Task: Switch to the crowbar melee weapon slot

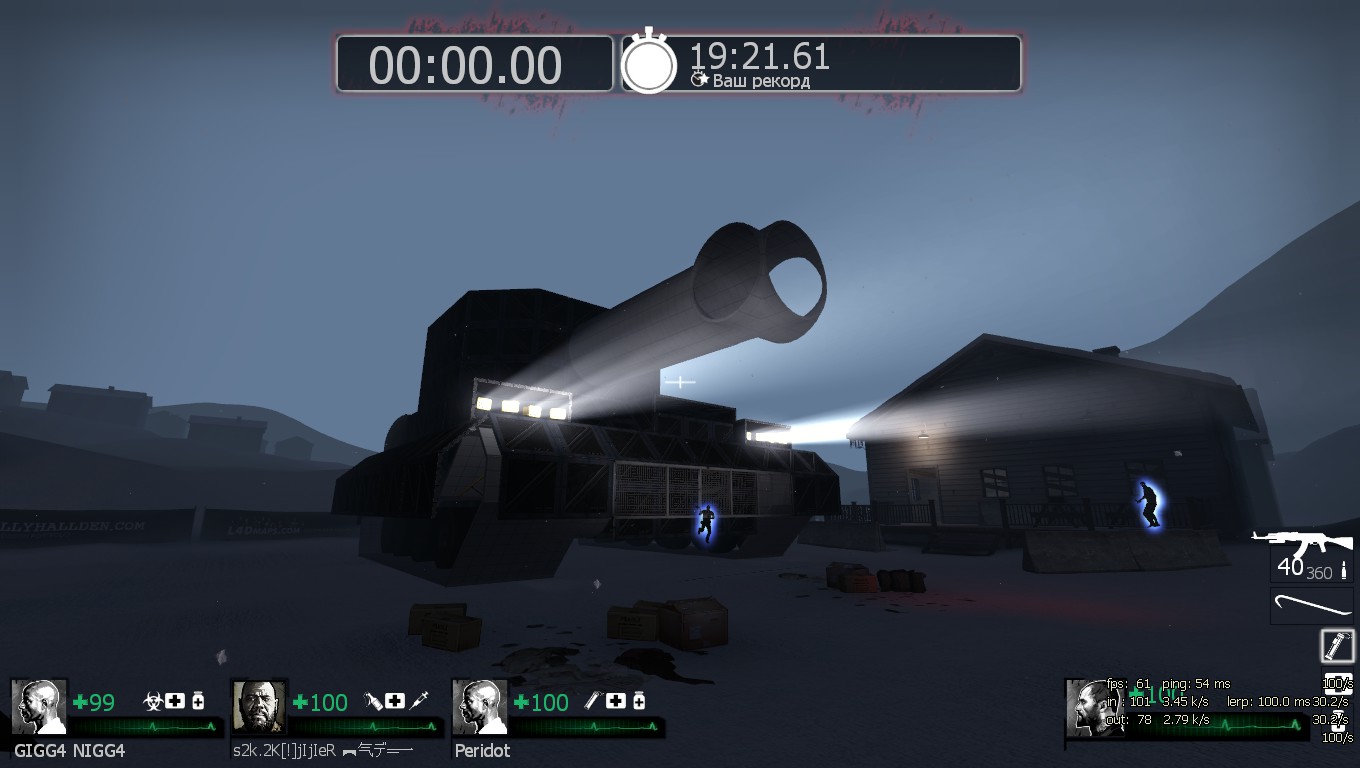Action: (x=1310, y=607)
